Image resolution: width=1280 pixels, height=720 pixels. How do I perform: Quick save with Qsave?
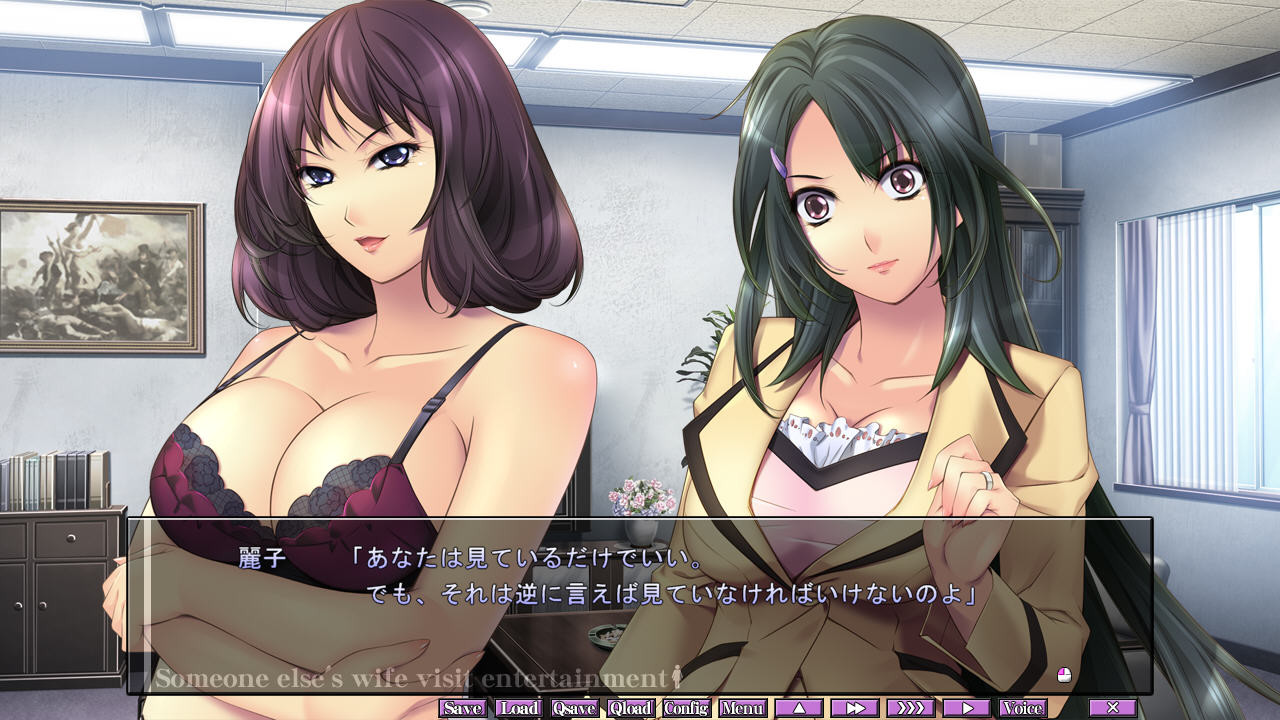pyautogui.click(x=575, y=708)
